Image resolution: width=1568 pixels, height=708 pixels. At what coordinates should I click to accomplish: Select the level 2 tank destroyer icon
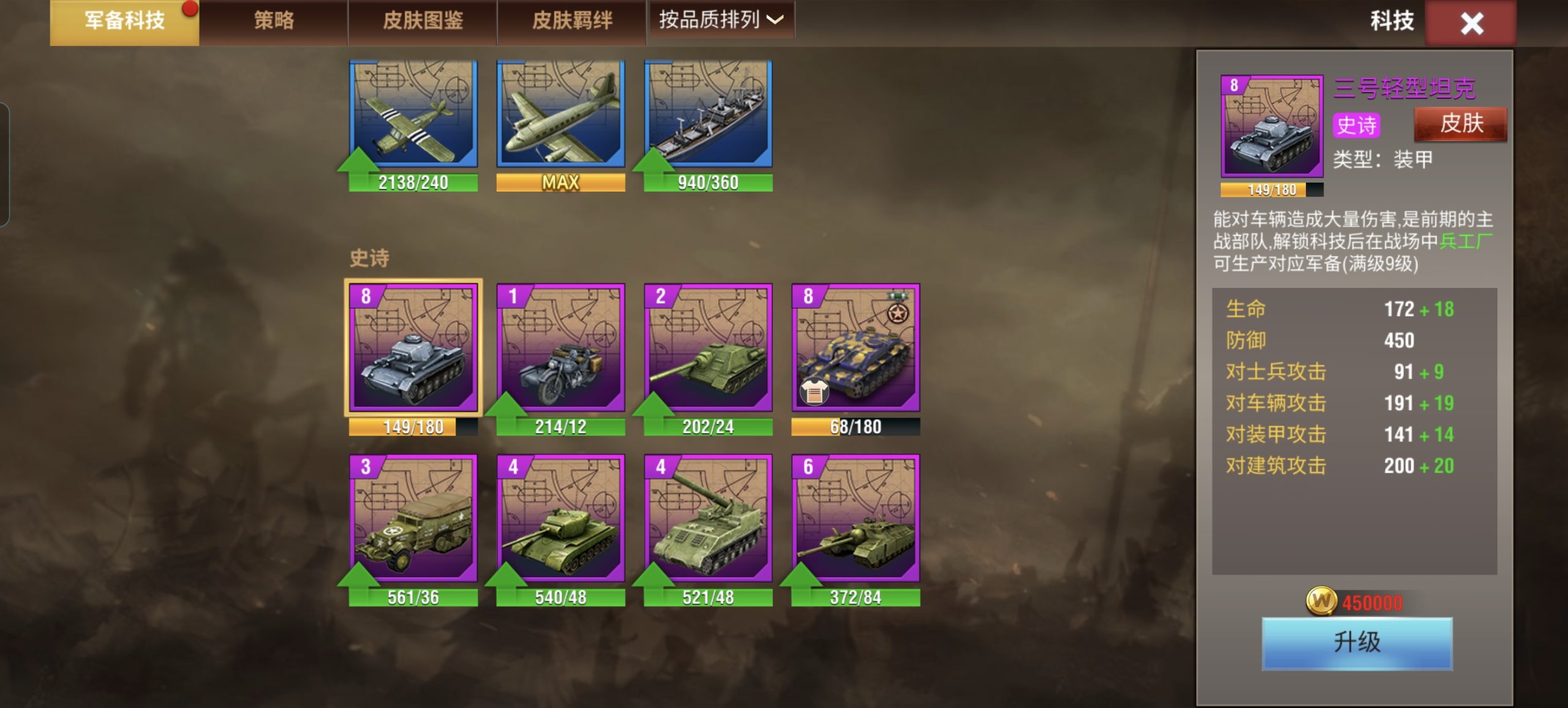(x=709, y=352)
